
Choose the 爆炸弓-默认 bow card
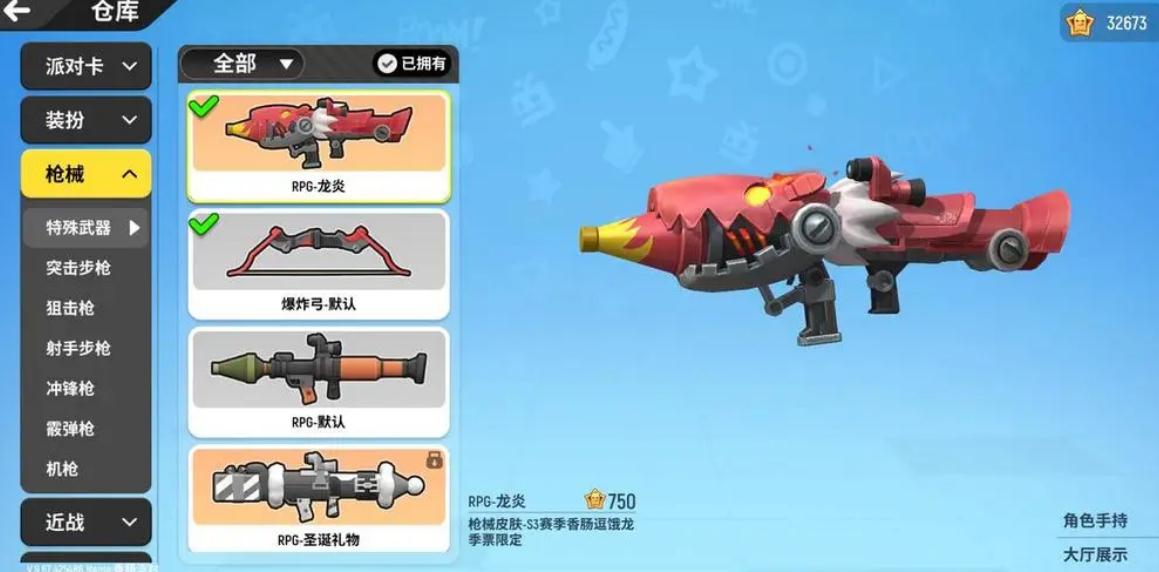click(318, 265)
